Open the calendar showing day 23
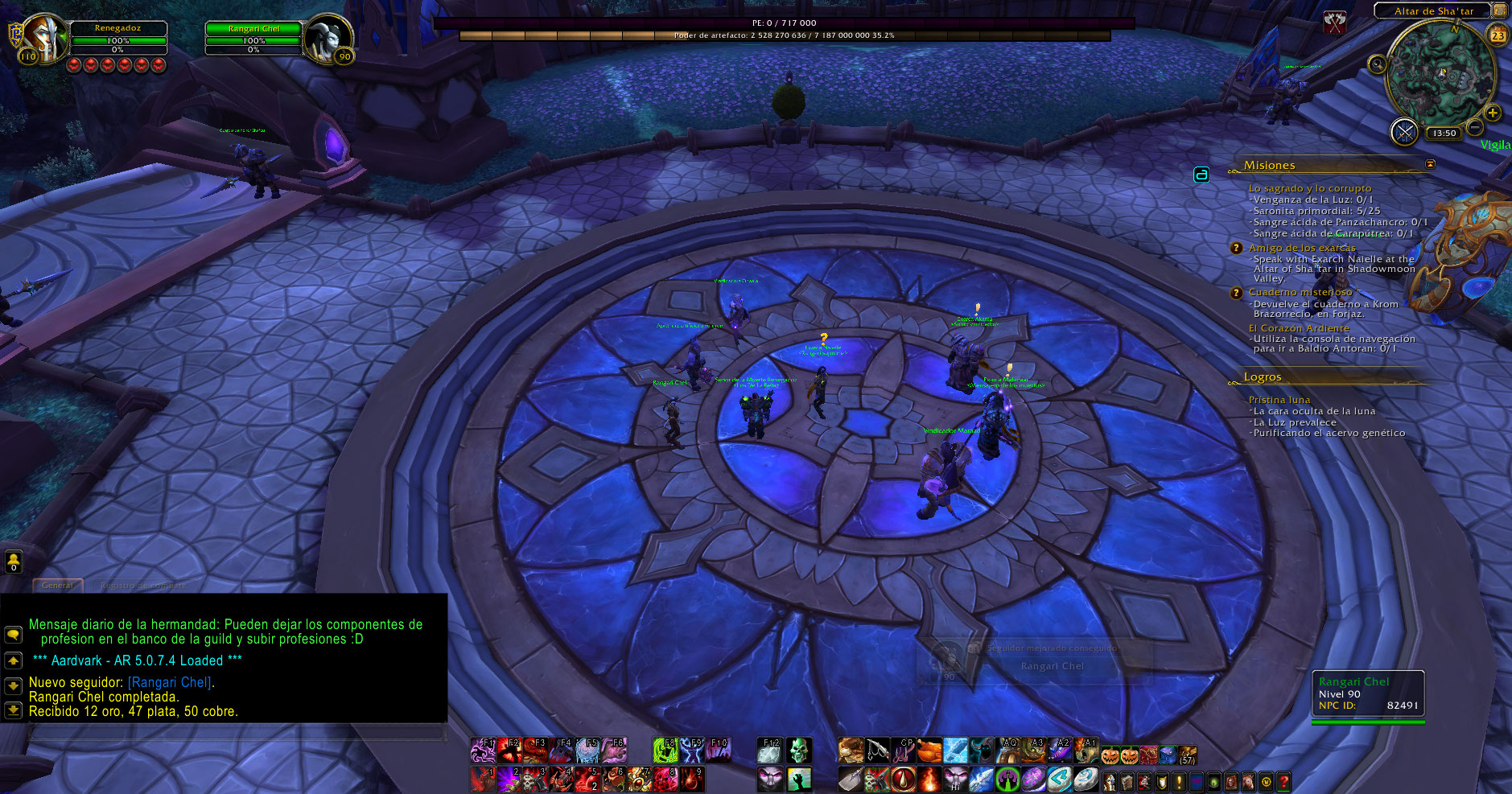This screenshot has height=794, width=1512. (1498, 35)
